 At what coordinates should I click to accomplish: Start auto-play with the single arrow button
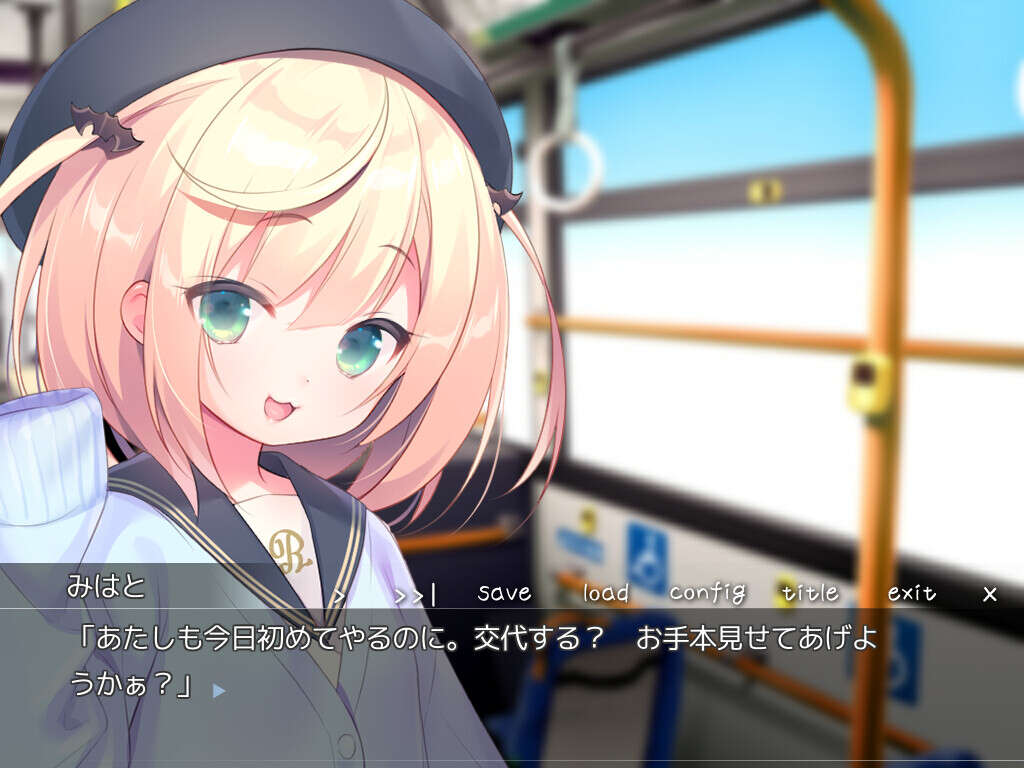click(x=340, y=595)
